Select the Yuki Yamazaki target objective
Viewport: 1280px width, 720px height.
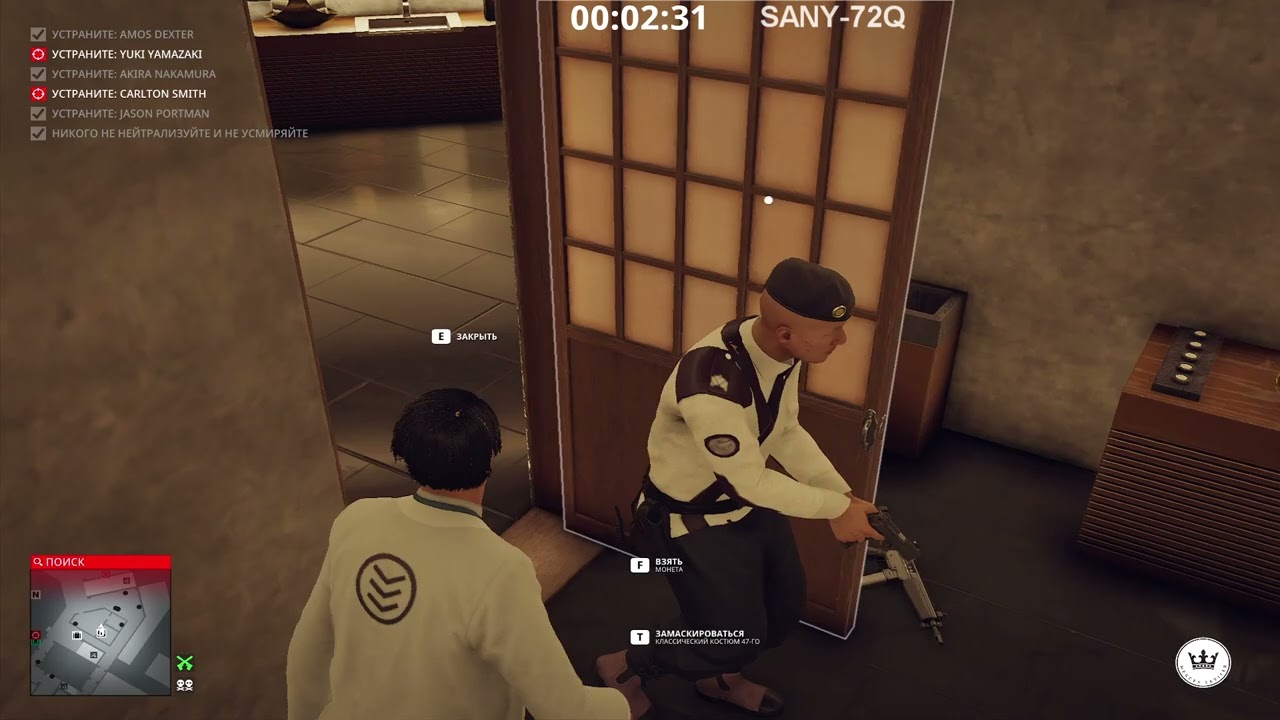pyautogui.click(x=126, y=54)
